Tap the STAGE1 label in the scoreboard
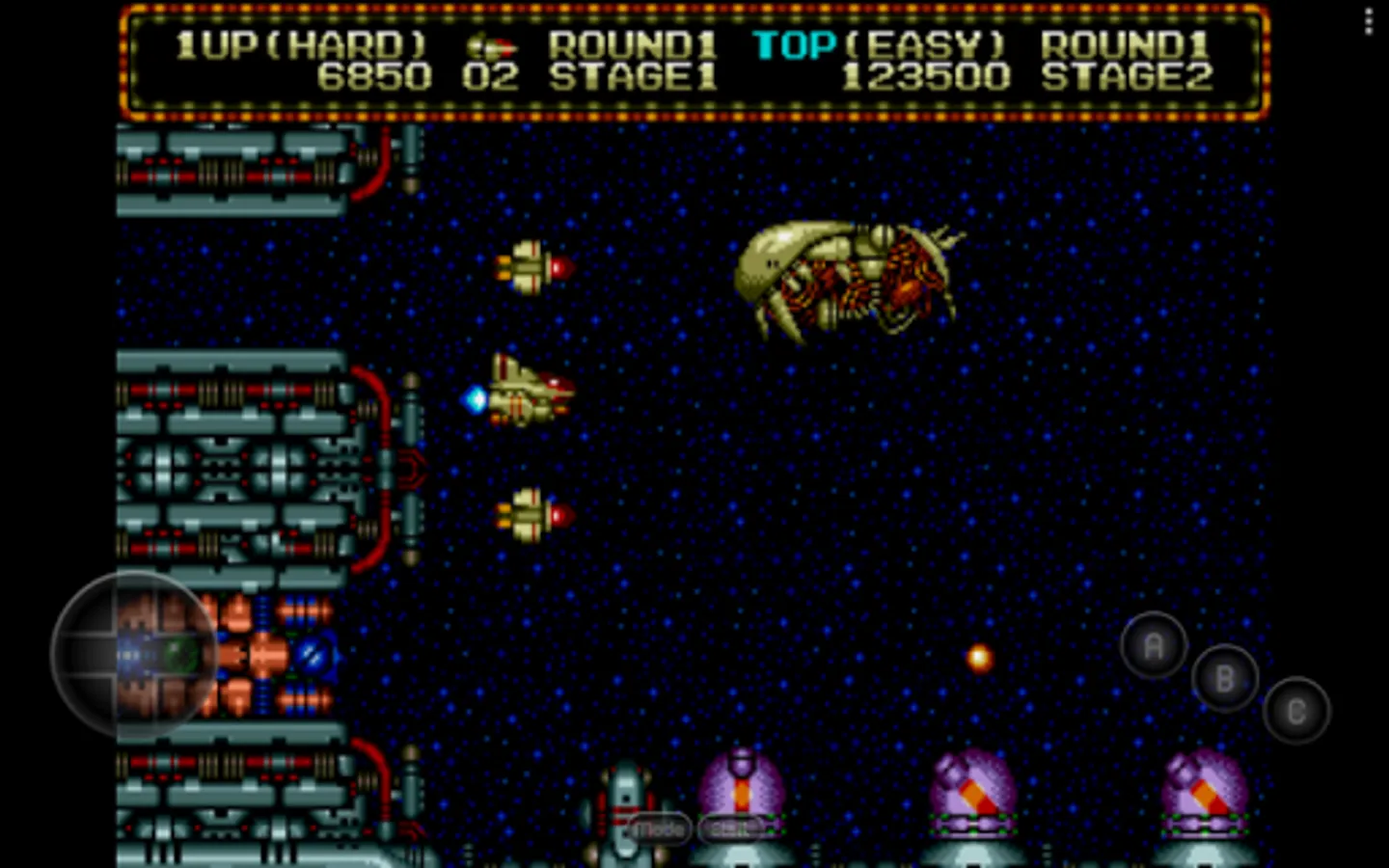This screenshot has height=868, width=1389. [632, 77]
